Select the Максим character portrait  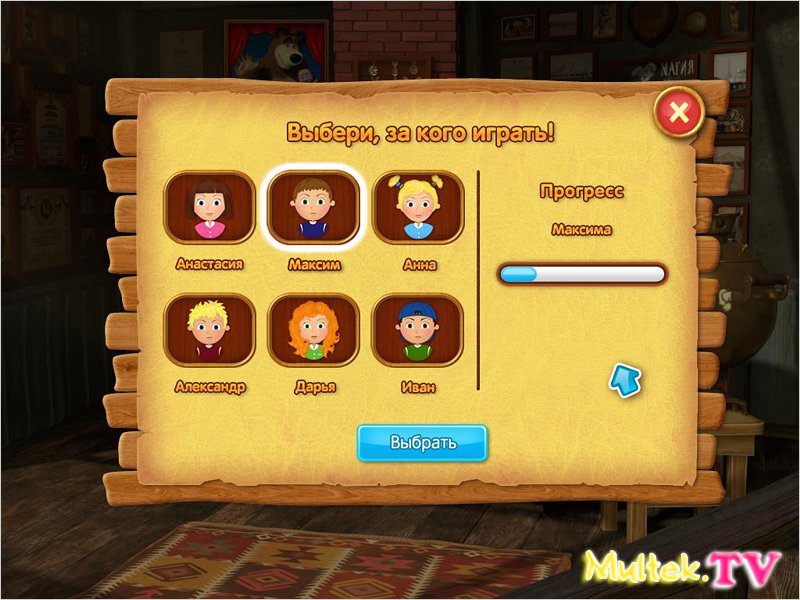click(313, 208)
